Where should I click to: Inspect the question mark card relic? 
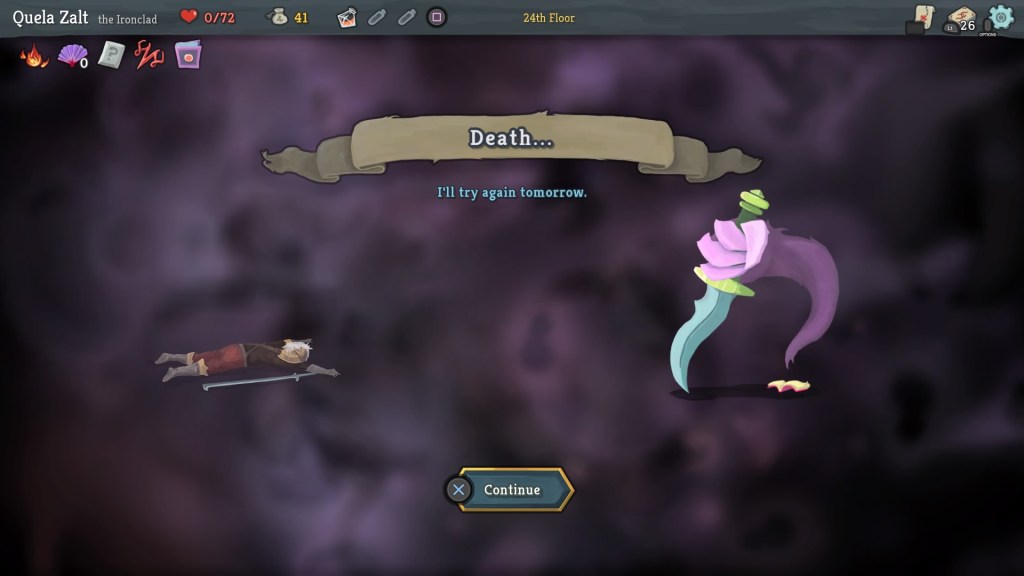coord(110,56)
